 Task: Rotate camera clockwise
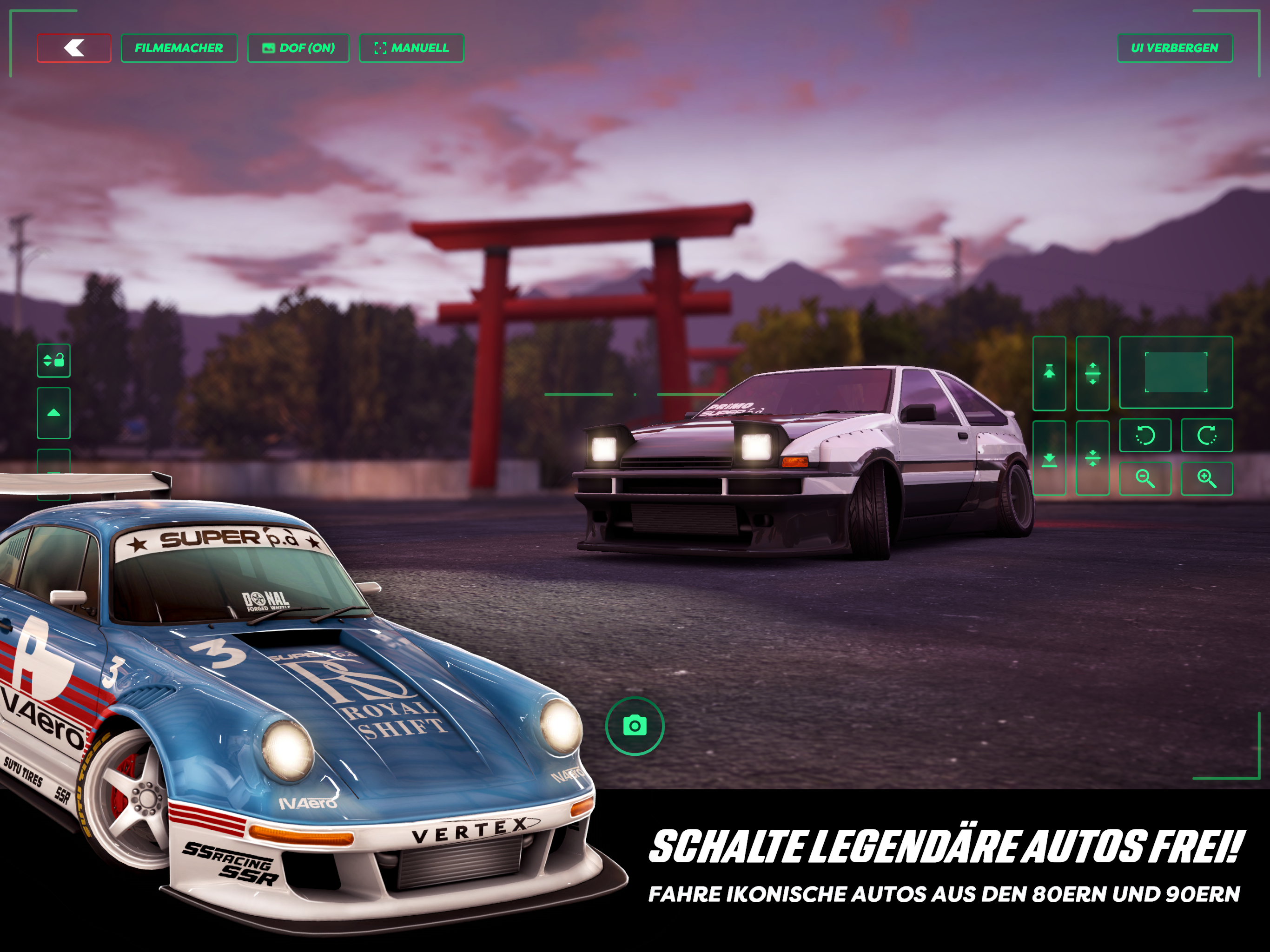coord(1207,435)
